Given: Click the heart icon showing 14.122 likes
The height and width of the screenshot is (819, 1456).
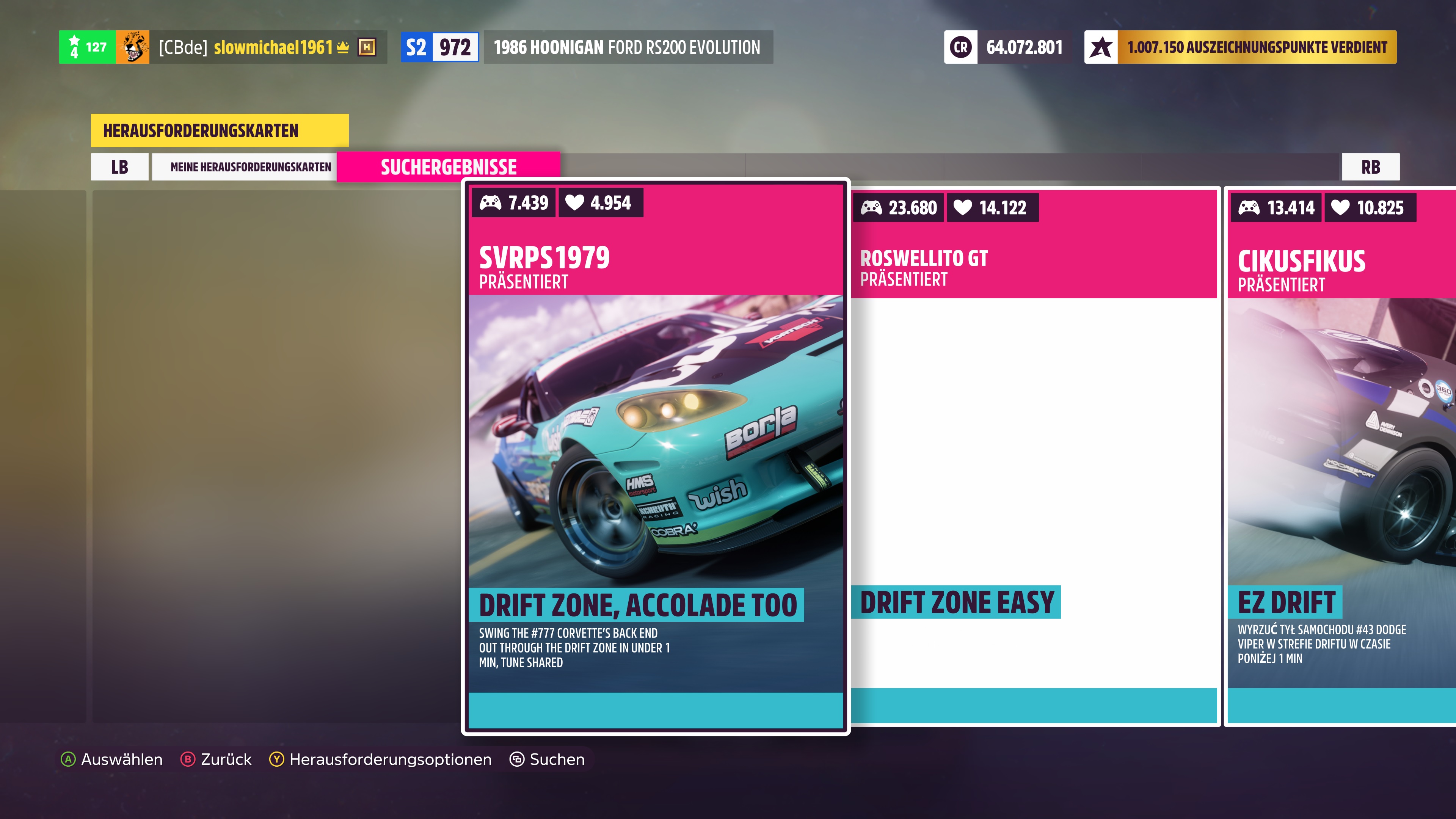Looking at the screenshot, I should [964, 207].
